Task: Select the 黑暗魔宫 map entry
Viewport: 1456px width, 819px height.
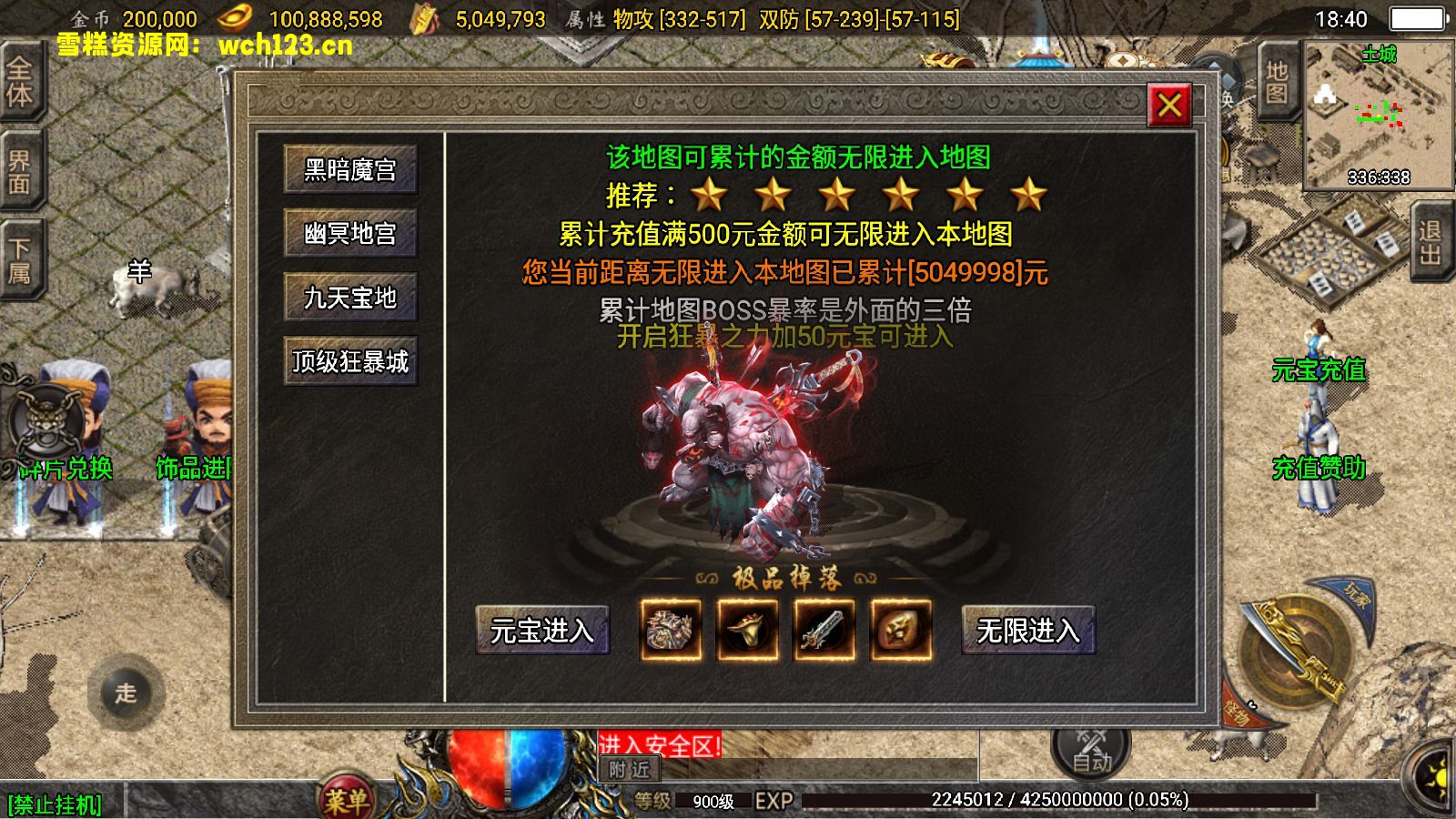Action: pos(351,171)
